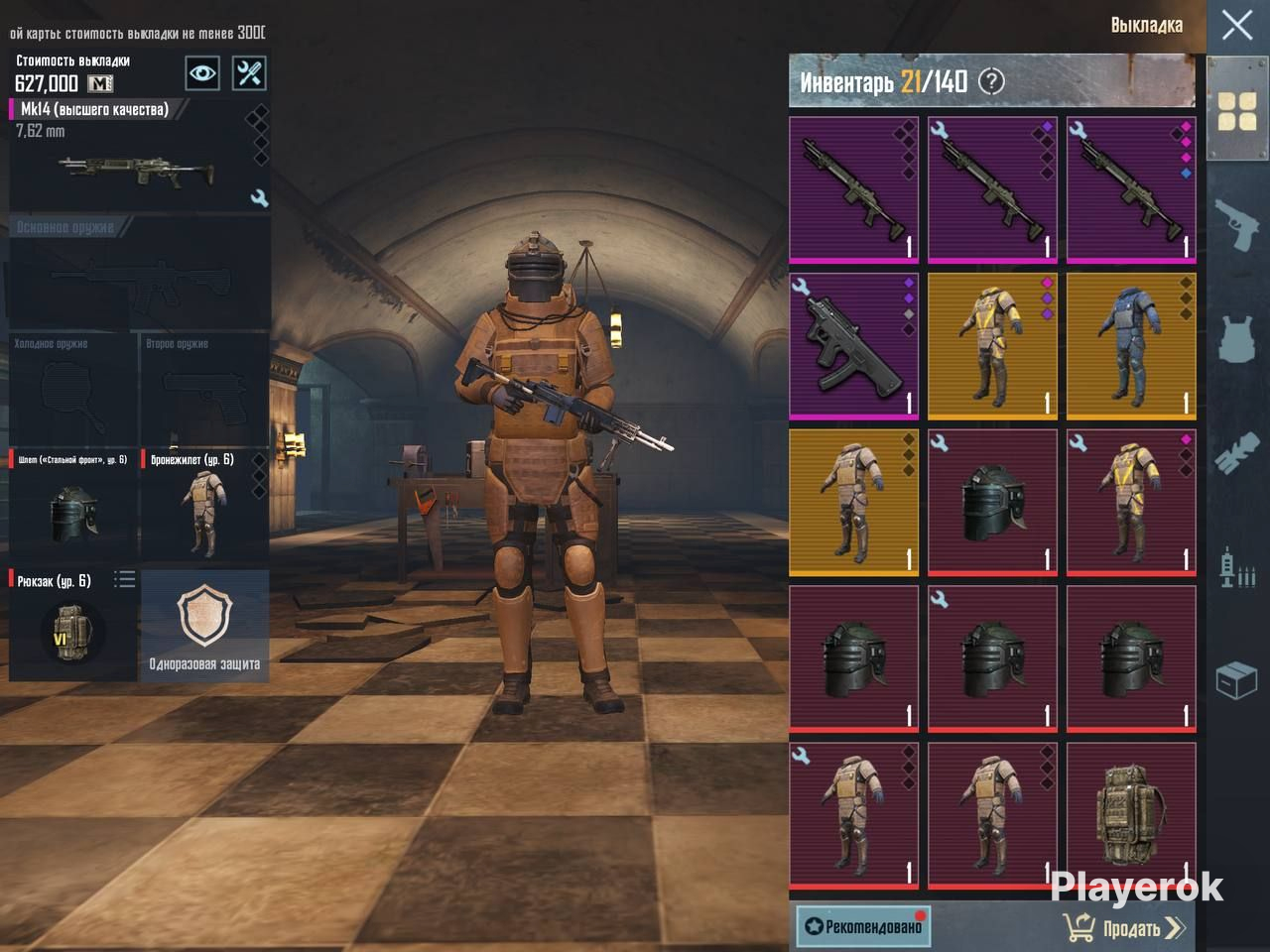Toggle the eye visibility button
Viewport: 1270px width, 952px height.
202,73
